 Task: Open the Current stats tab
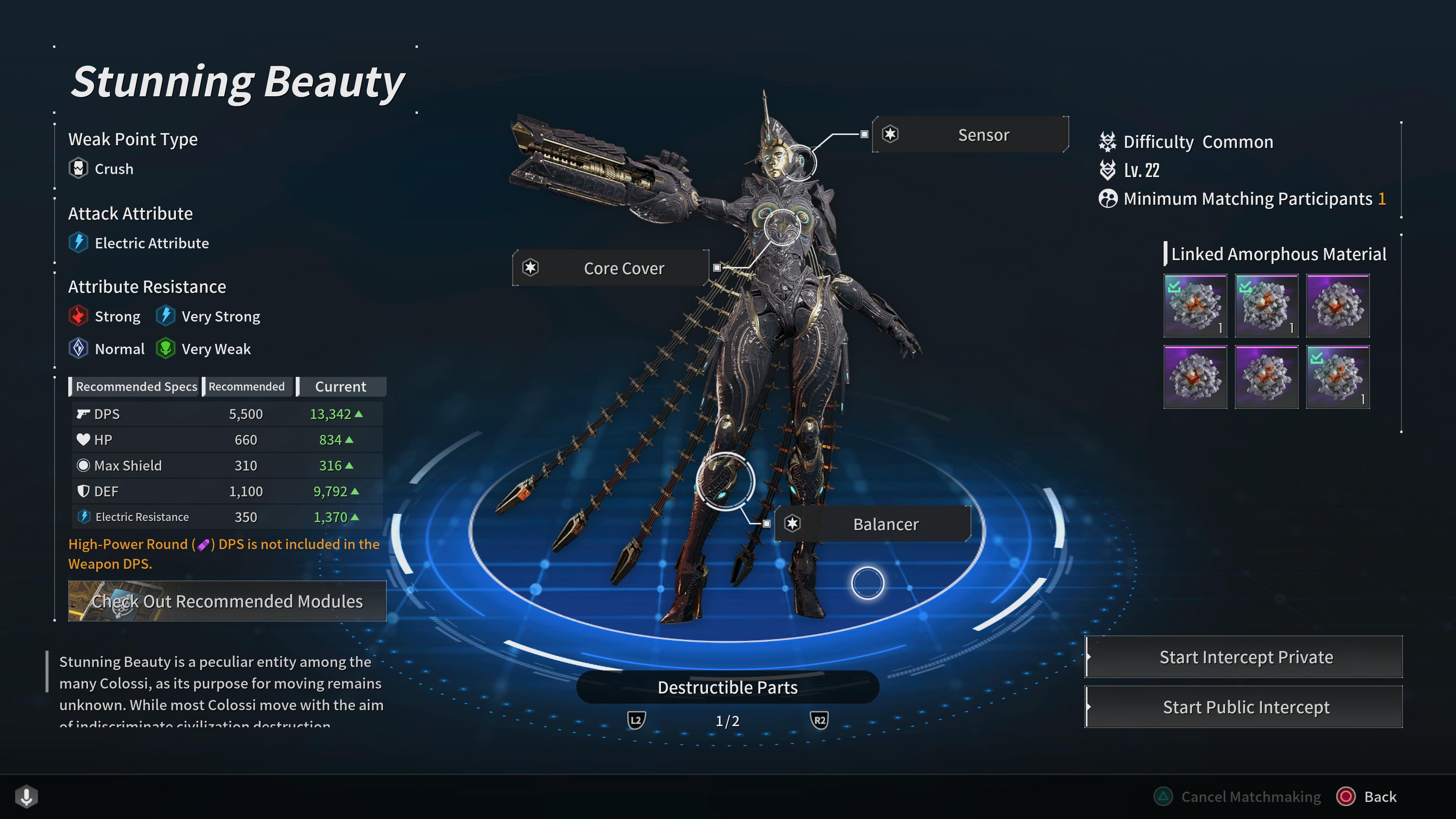point(340,387)
